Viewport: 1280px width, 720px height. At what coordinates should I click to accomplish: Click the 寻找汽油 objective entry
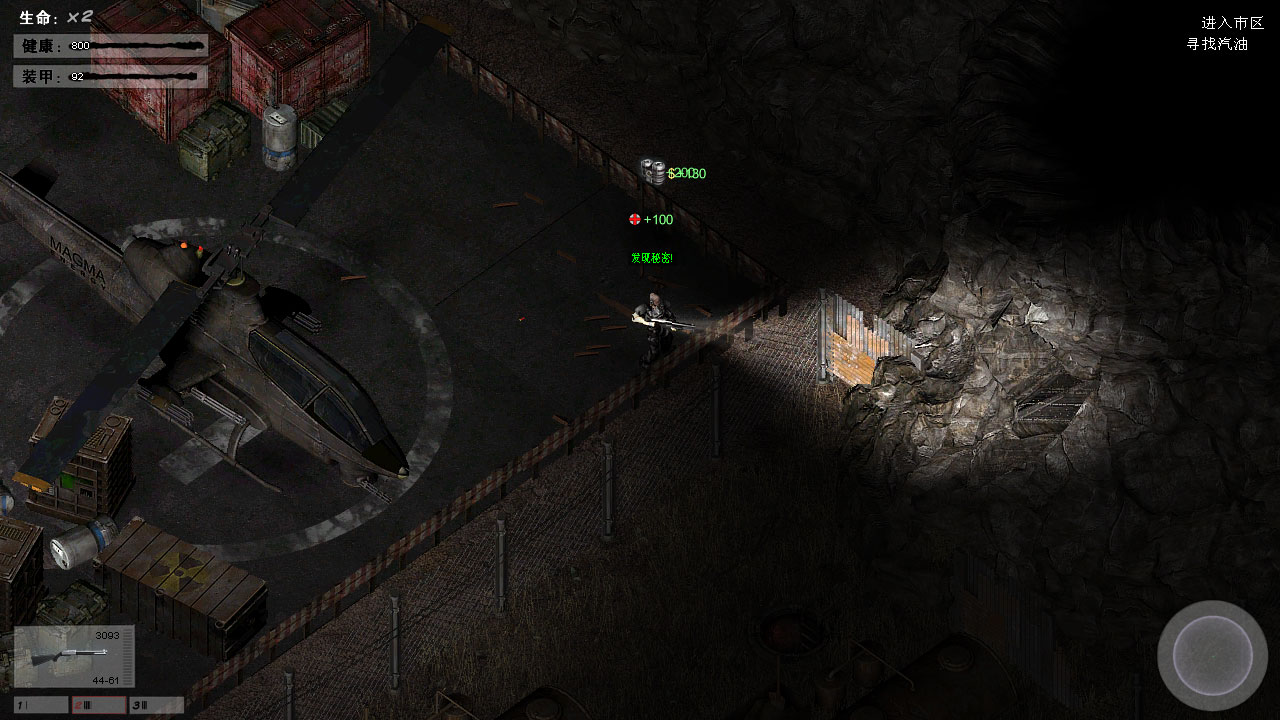pyautogui.click(x=1217, y=44)
